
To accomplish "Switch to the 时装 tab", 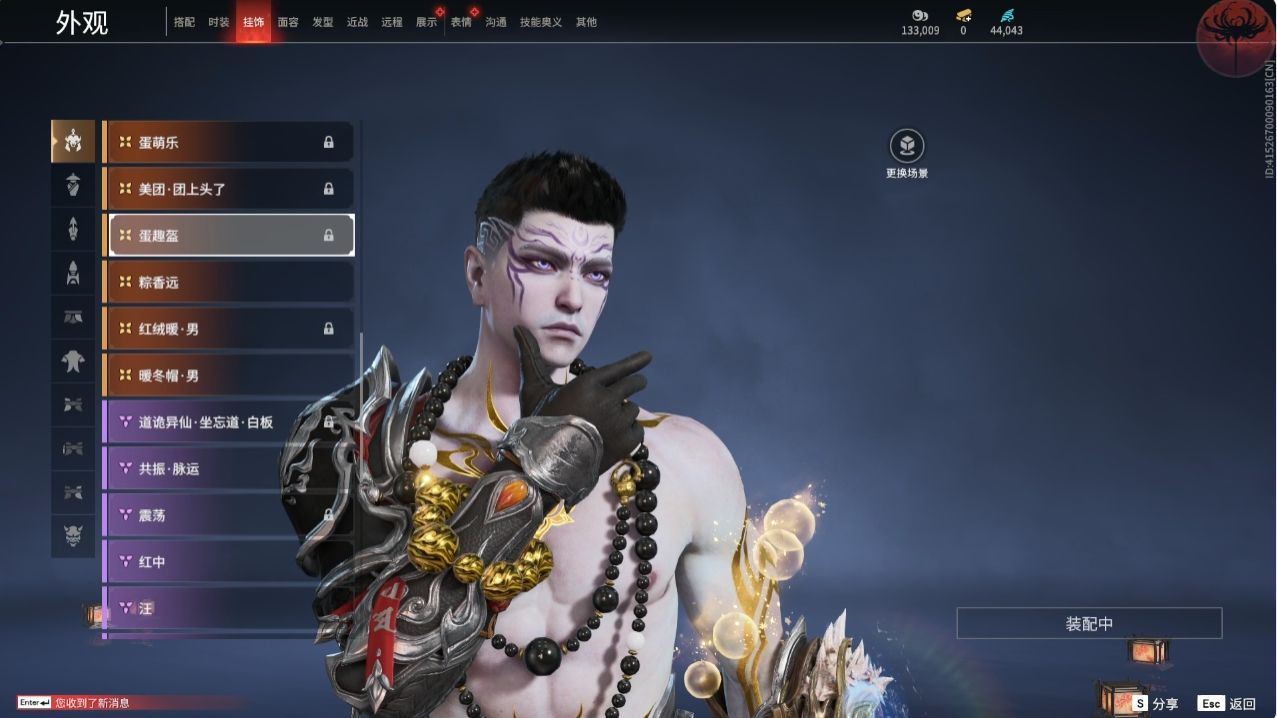I will [218, 22].
